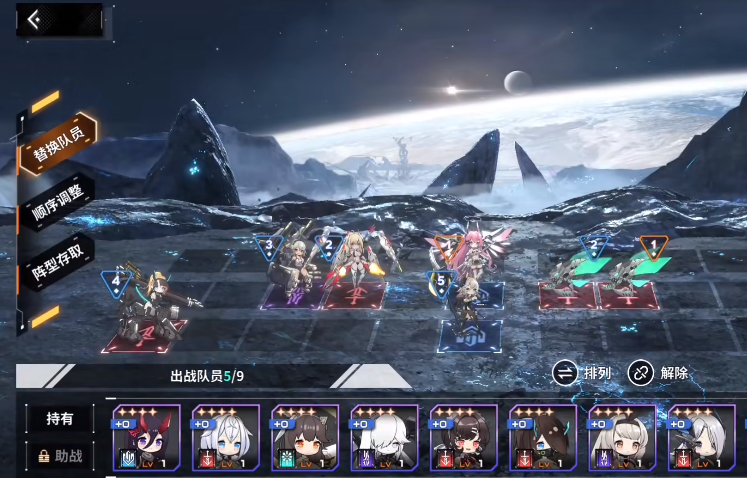This screenshot has height=478, width=747.
Task: Select the dark-haired cat-eared character card
Action: coord(305,438)
